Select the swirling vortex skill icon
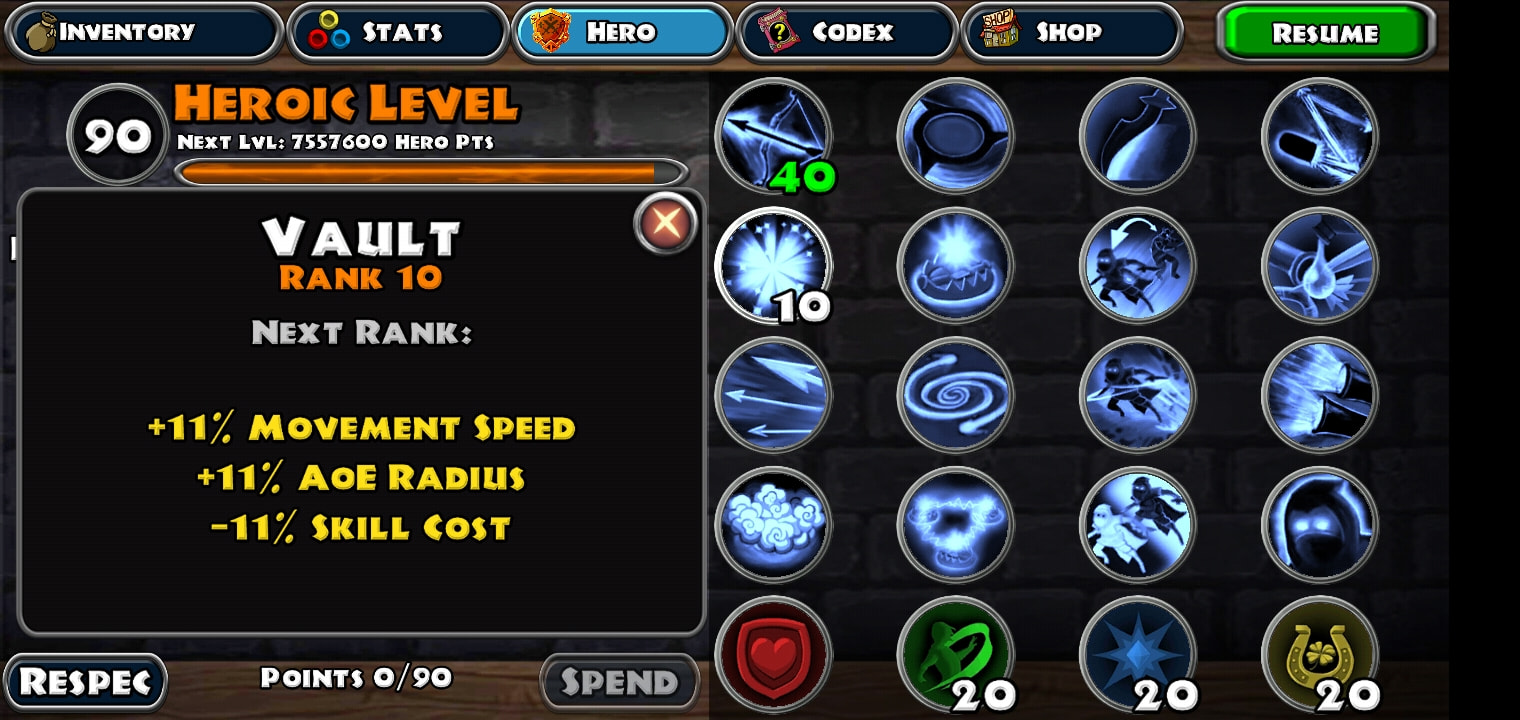 [x=955, y=395]
